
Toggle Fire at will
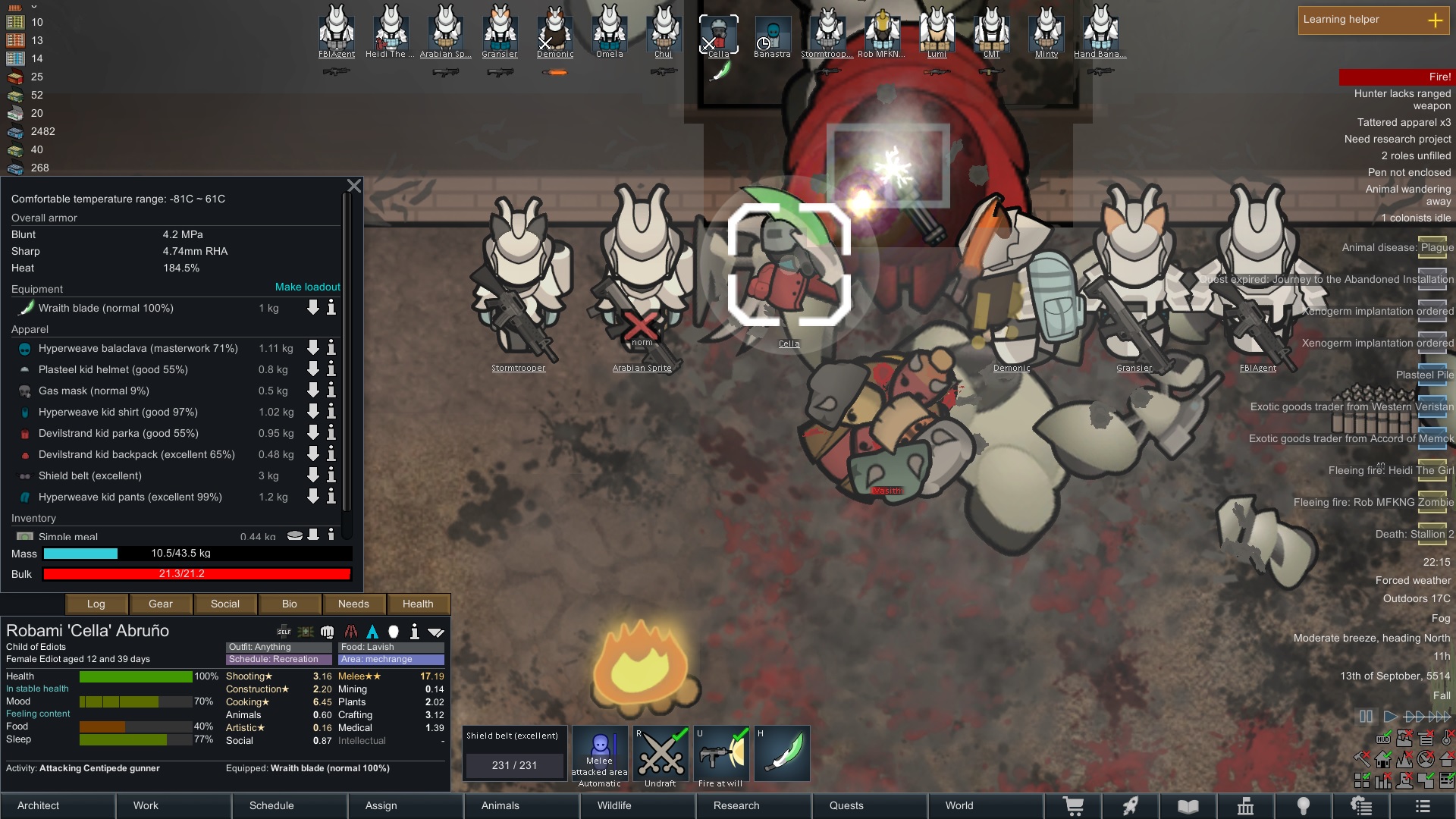click(x=720, y=755)
